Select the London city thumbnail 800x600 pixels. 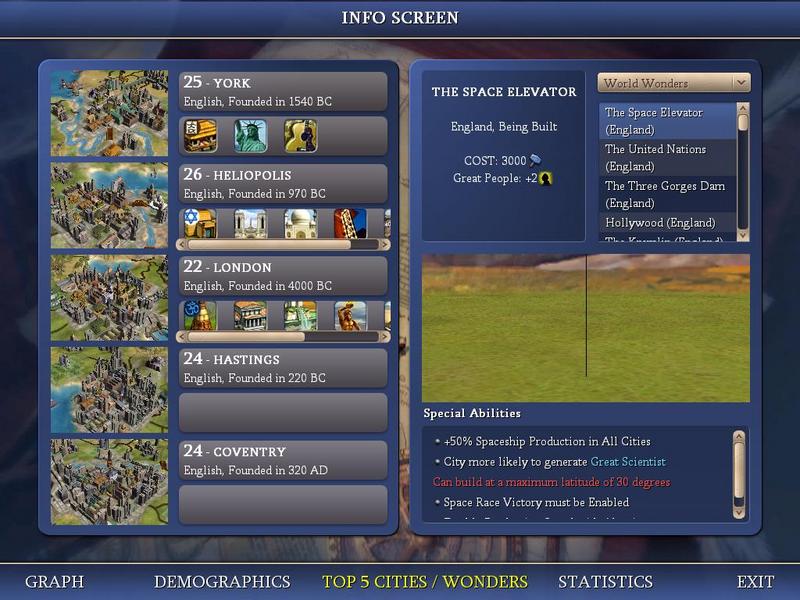click(x=109, y=297)
